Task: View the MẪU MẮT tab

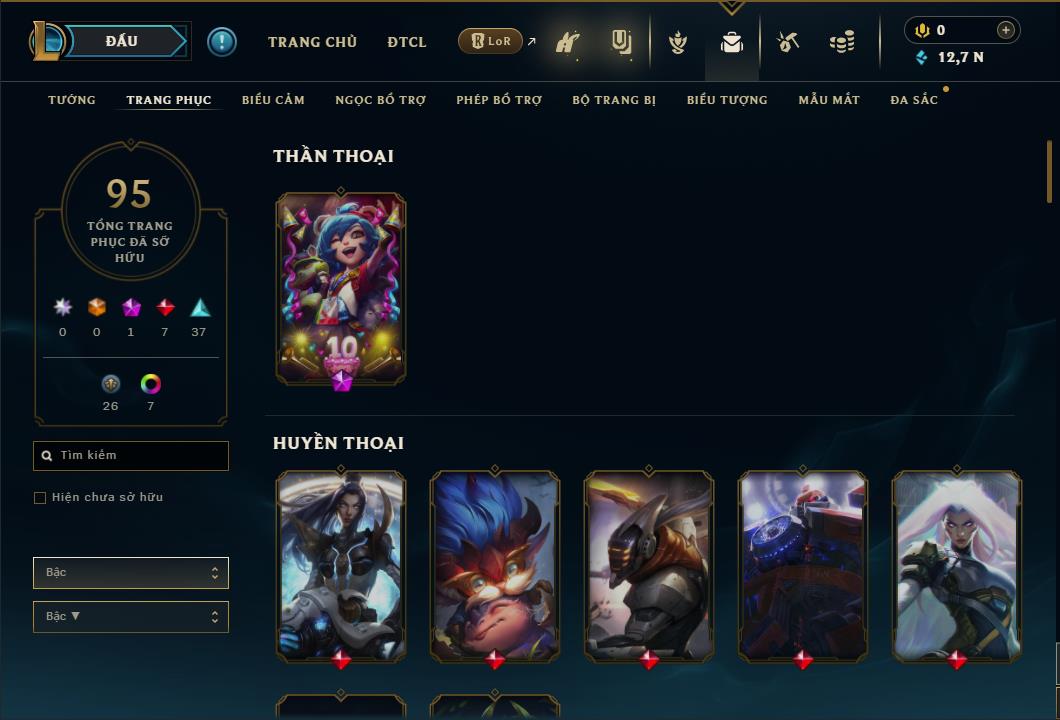Action: [x=829, y=100]
